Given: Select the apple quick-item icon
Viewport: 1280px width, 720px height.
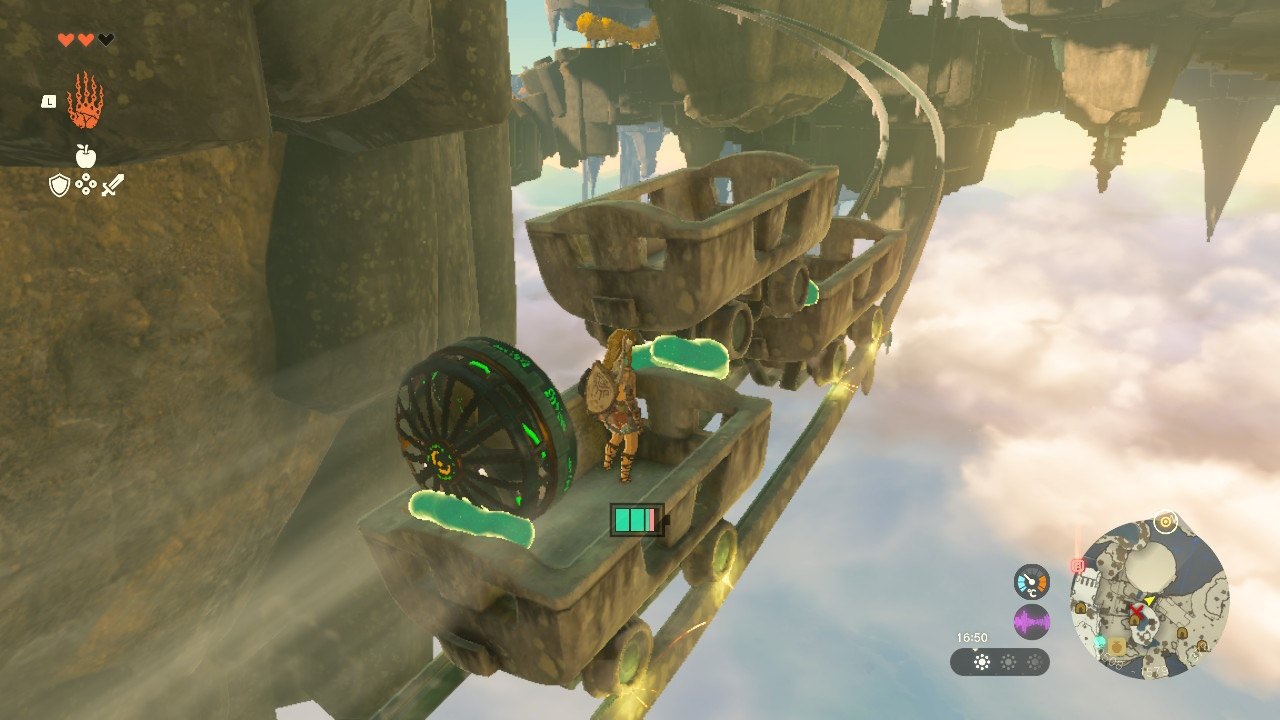Looking at the screenshot, I should [85, 156].
